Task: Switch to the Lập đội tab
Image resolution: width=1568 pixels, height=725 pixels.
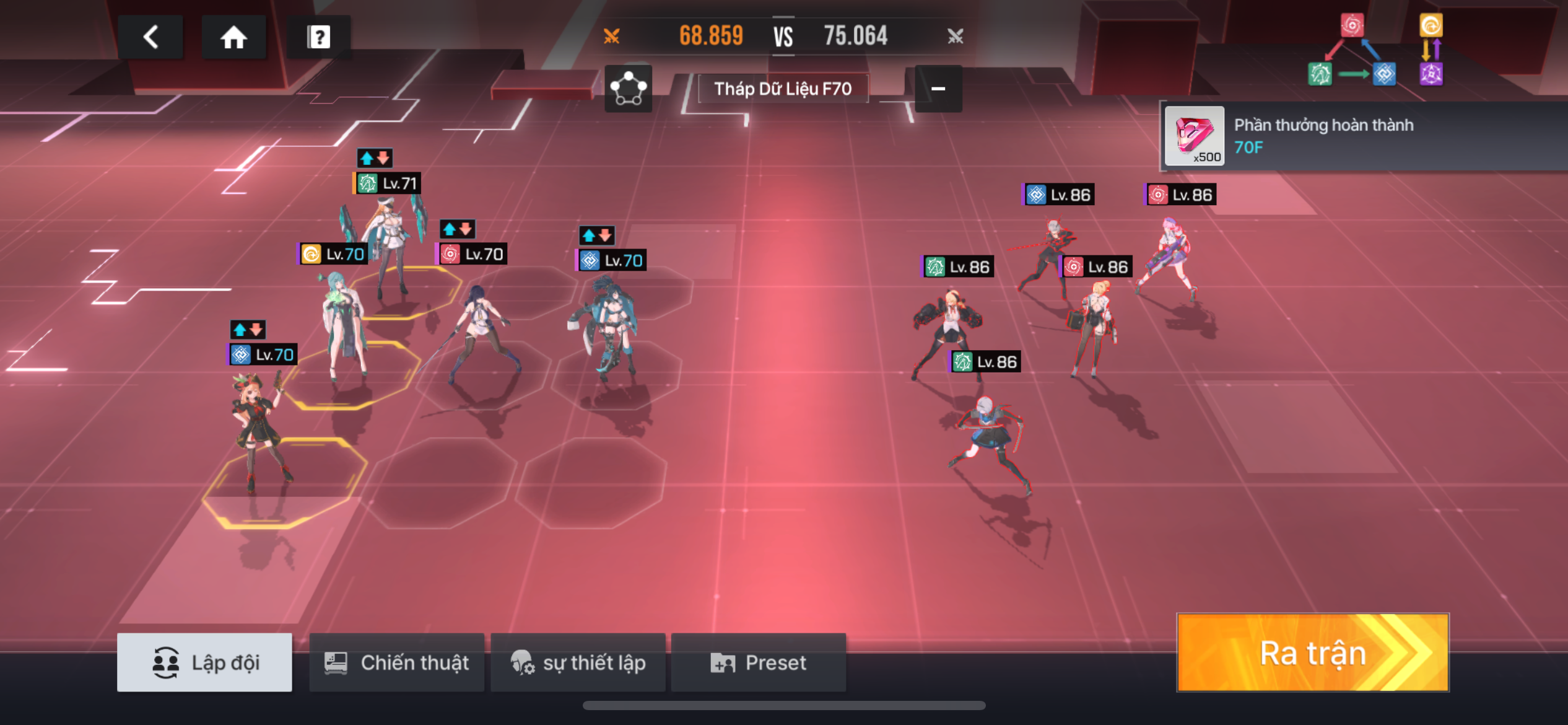Action: click(204, 662)
